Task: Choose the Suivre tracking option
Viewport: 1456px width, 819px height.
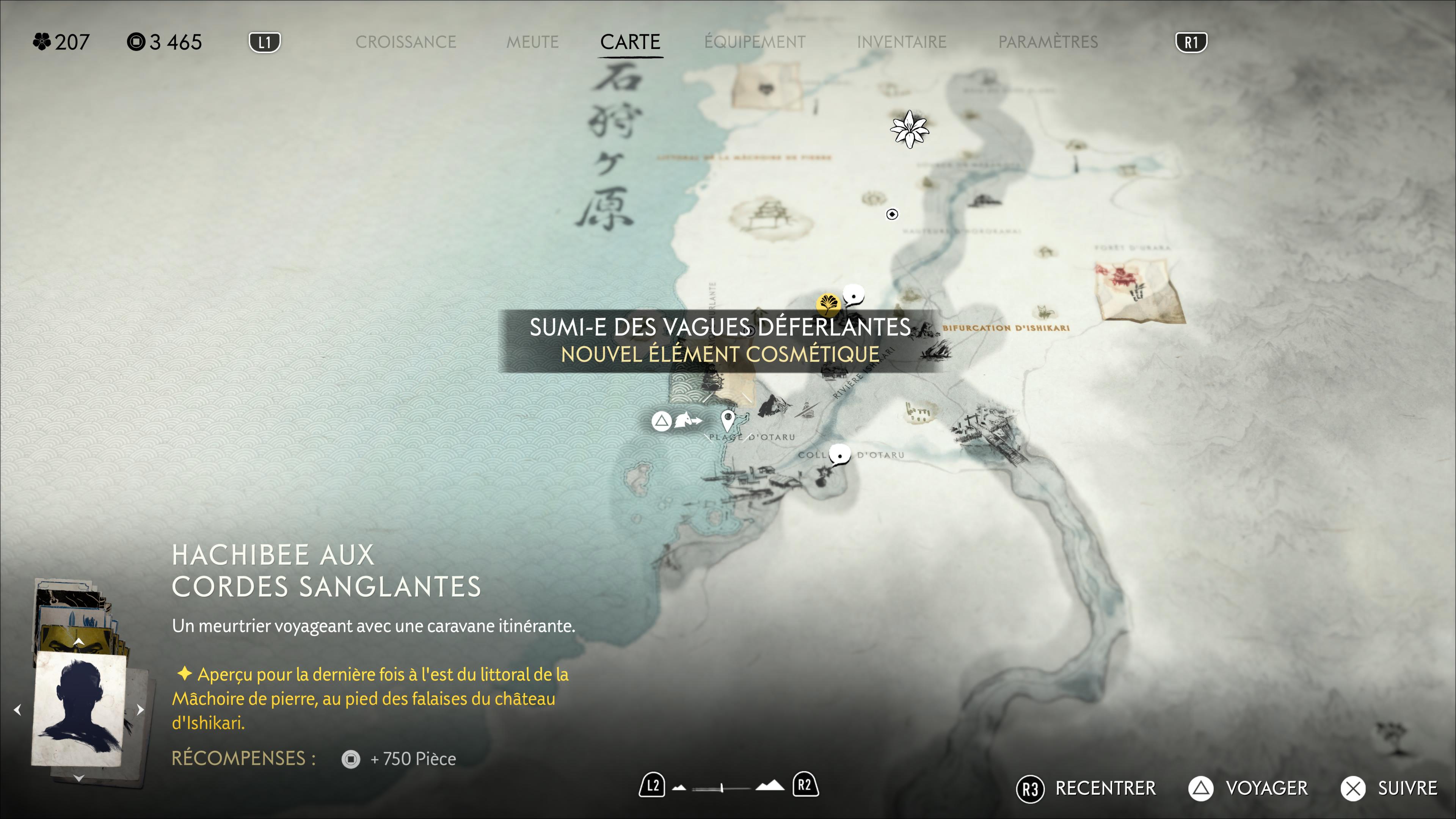Action: 1389,788
